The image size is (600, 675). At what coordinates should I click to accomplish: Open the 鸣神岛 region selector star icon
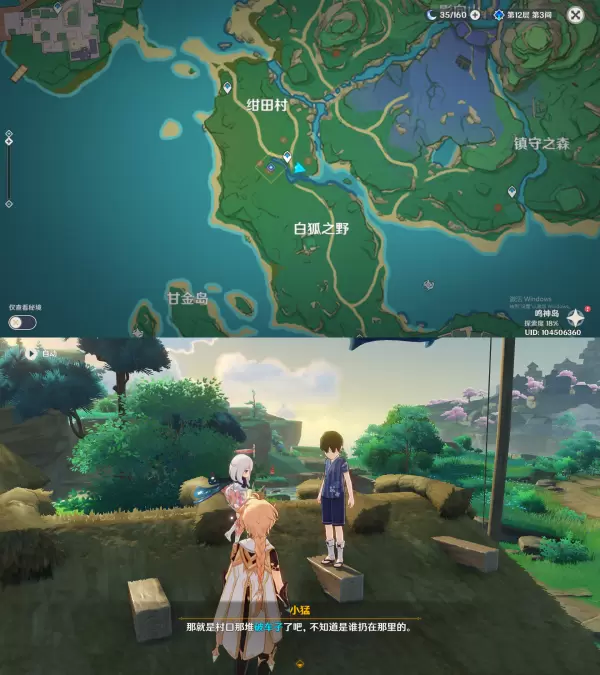click(x=577, y=318)
